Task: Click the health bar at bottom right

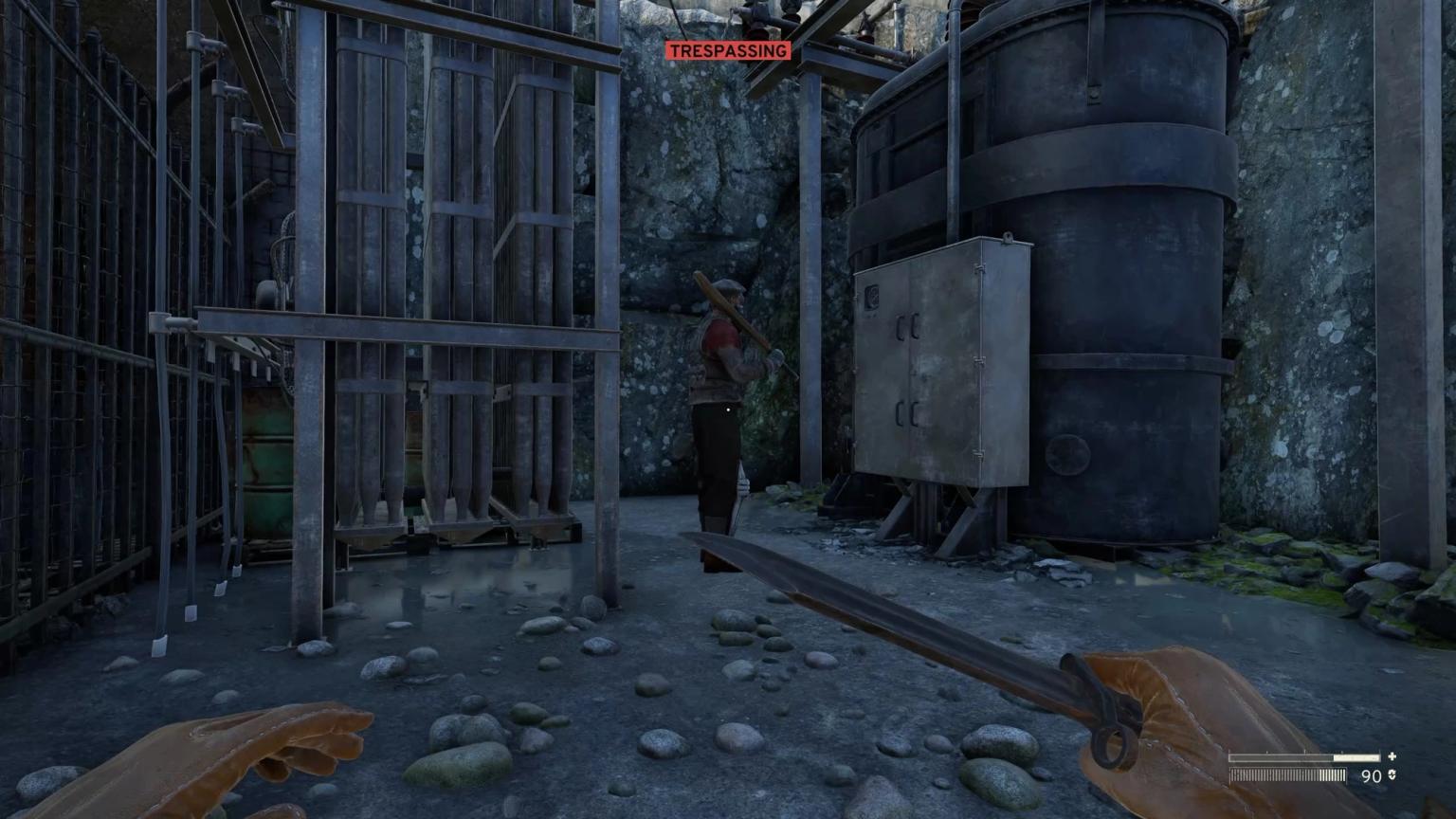Action: tap(1303, 756)
